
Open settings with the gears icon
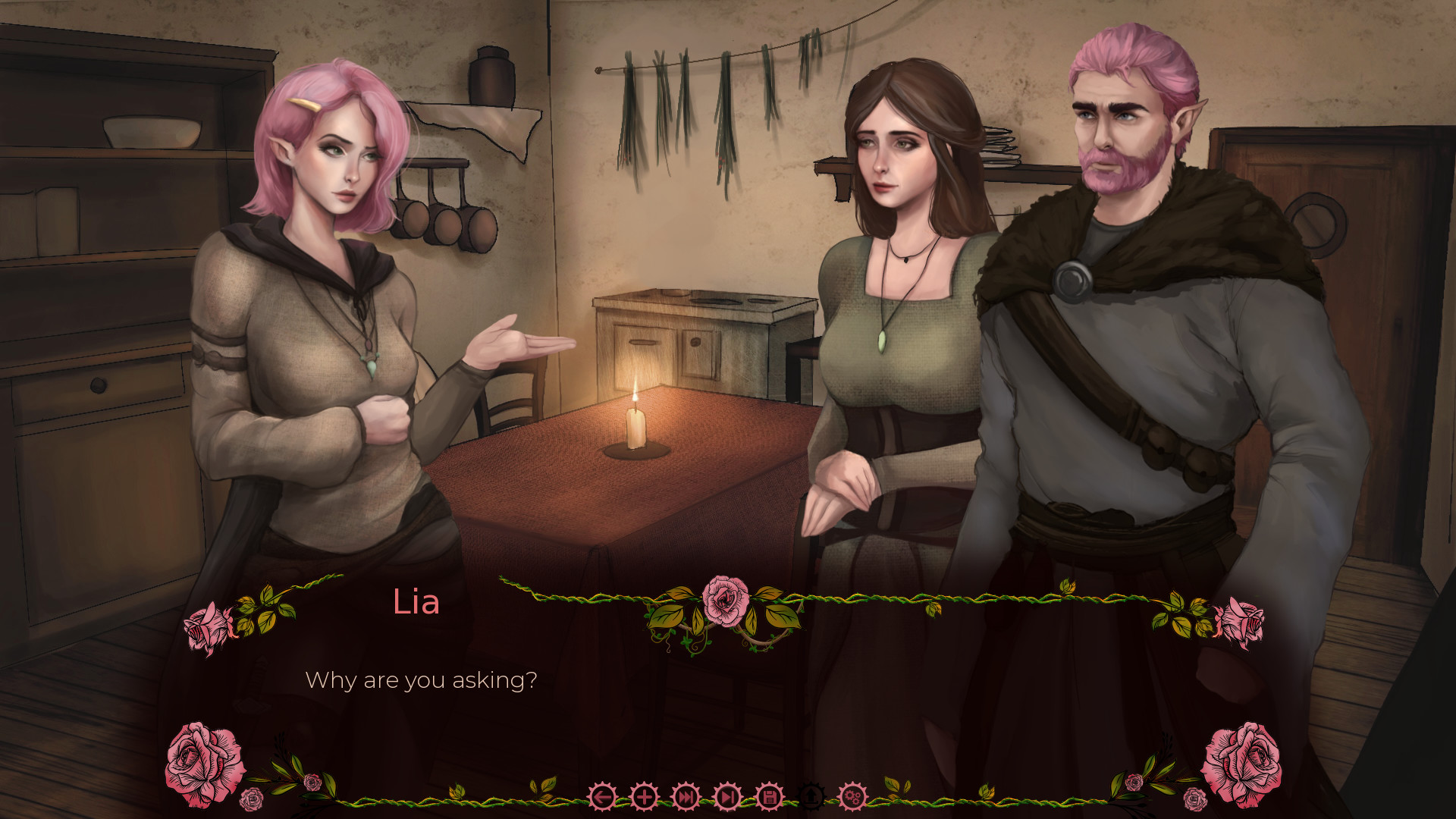coord(853,796)
